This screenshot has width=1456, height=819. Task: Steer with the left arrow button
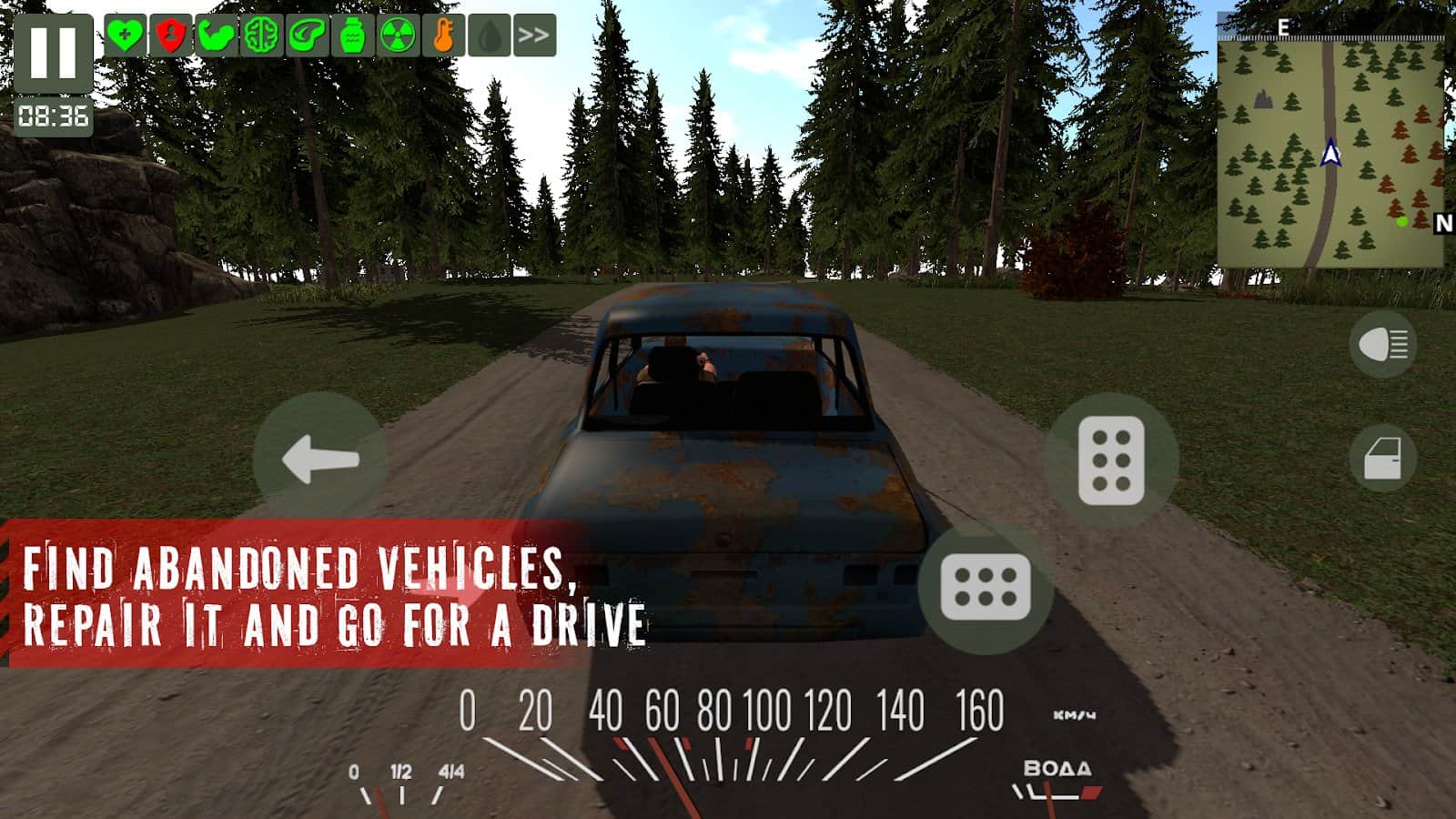point(320,458)
